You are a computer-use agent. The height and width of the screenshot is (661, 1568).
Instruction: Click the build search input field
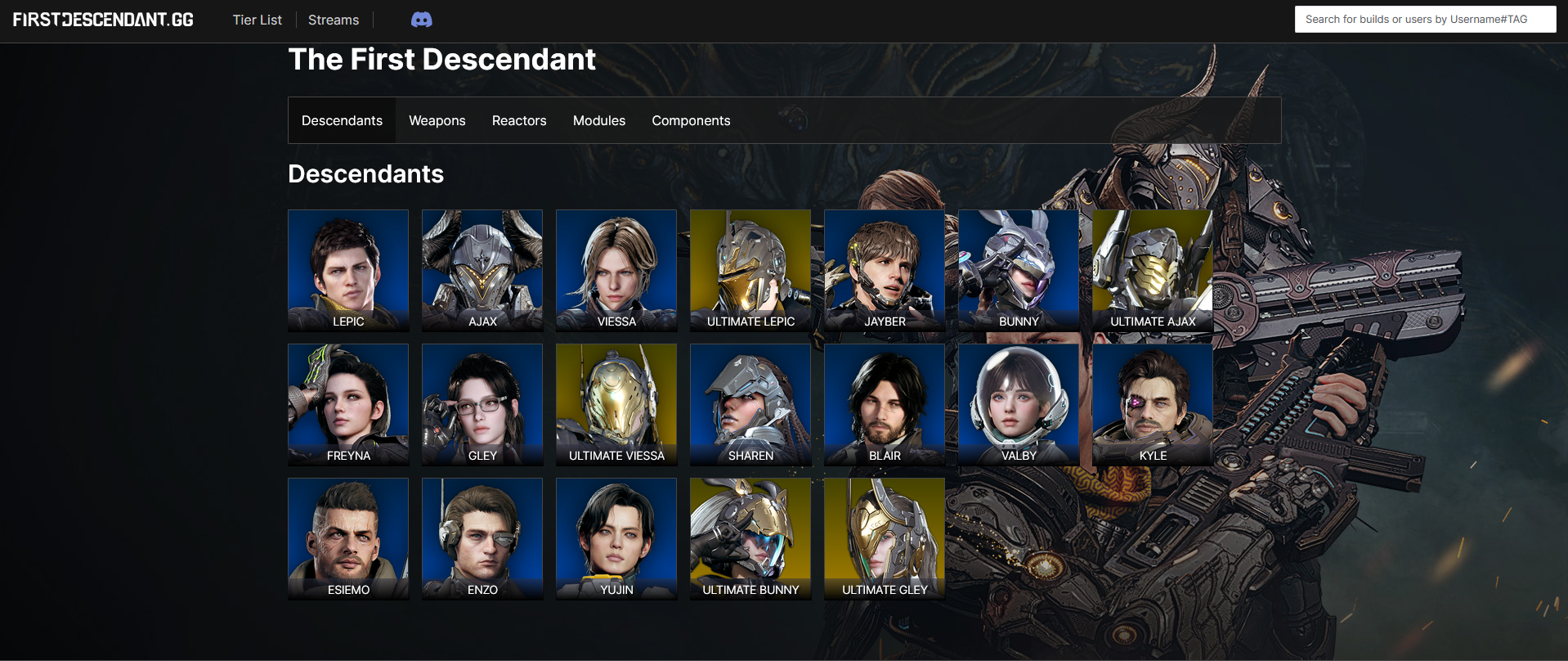pos(1425,19)
